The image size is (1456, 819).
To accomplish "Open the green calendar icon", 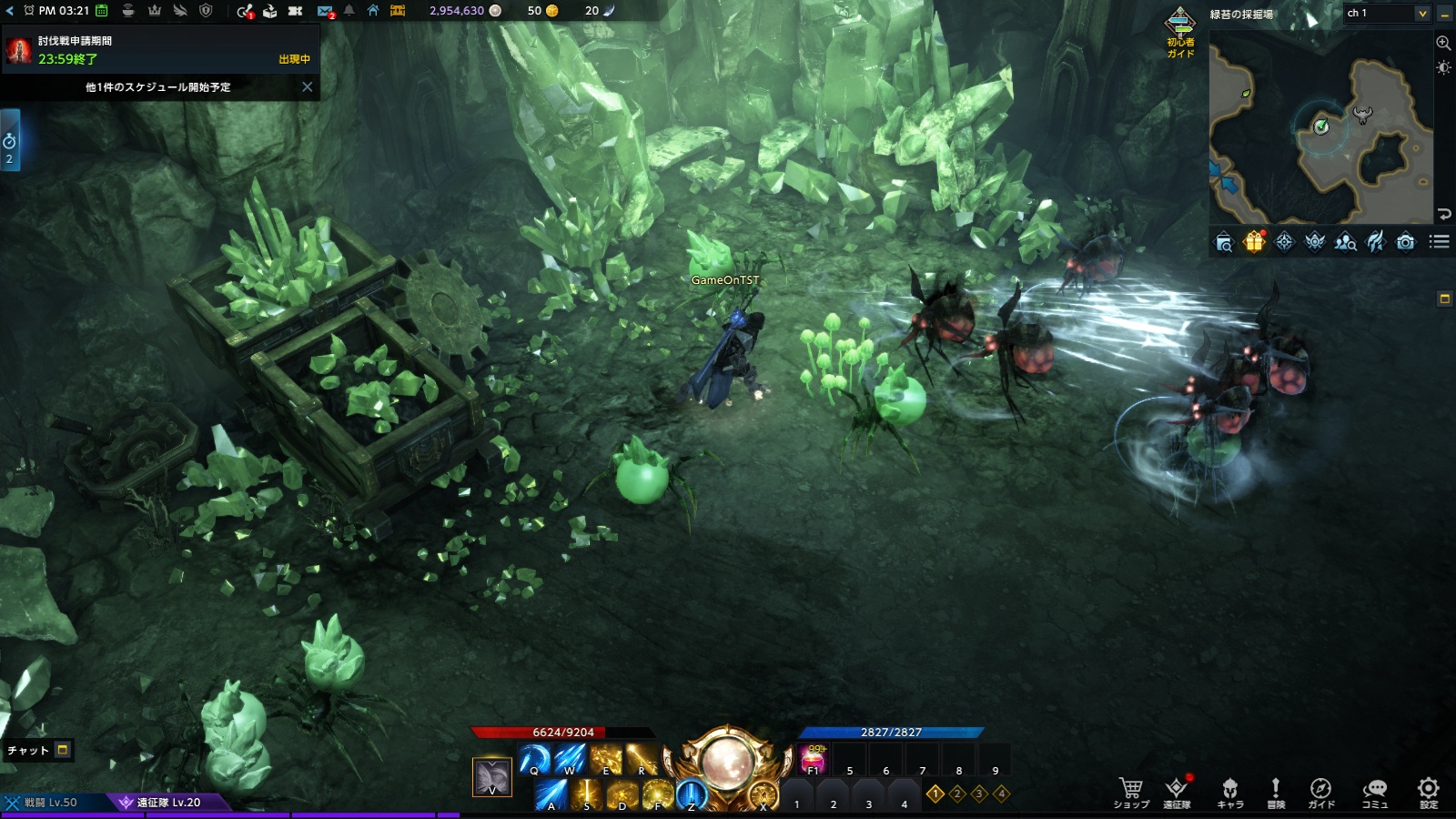I will pos(102,11).
